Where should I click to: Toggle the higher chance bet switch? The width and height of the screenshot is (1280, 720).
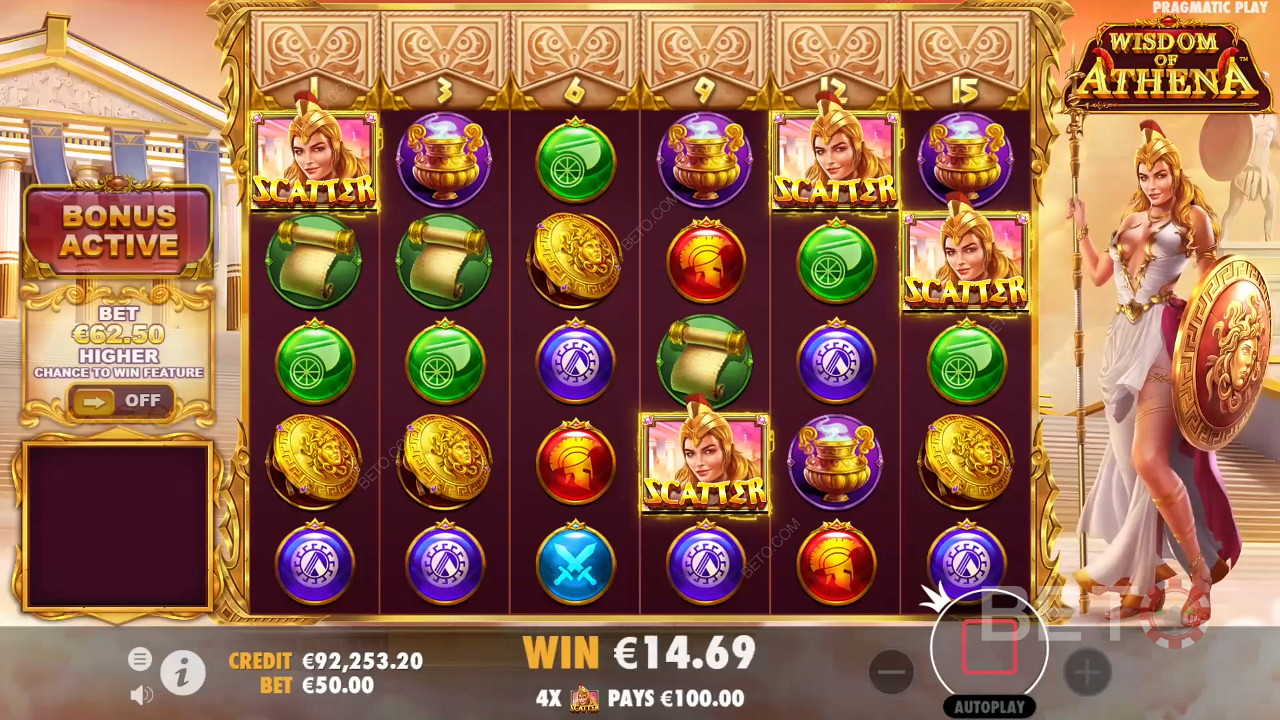point(120,401)
